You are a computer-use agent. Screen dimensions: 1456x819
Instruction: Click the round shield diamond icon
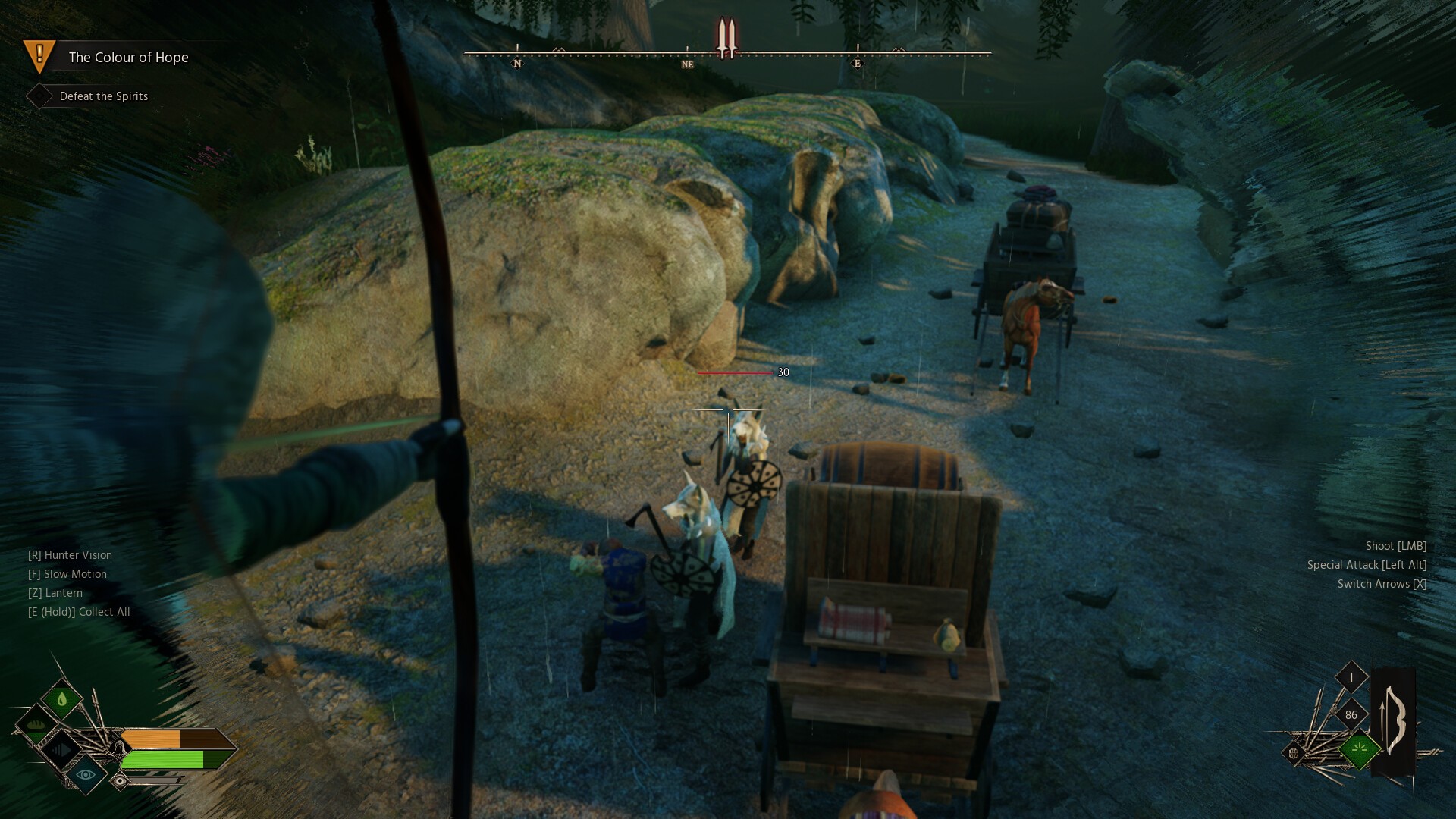pyautogui.click(x=1294, y=753)
